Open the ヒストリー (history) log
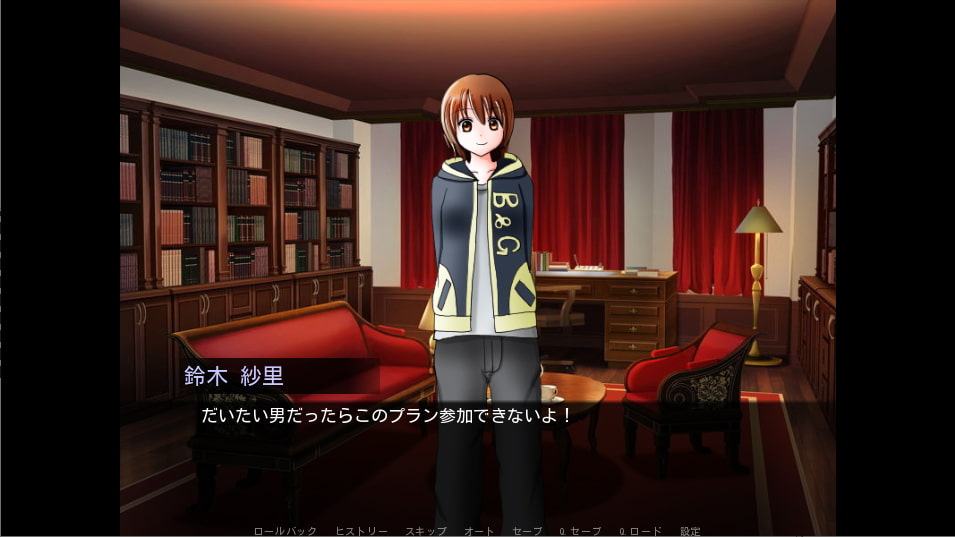 pyautogui.click(x=361, y=531)
